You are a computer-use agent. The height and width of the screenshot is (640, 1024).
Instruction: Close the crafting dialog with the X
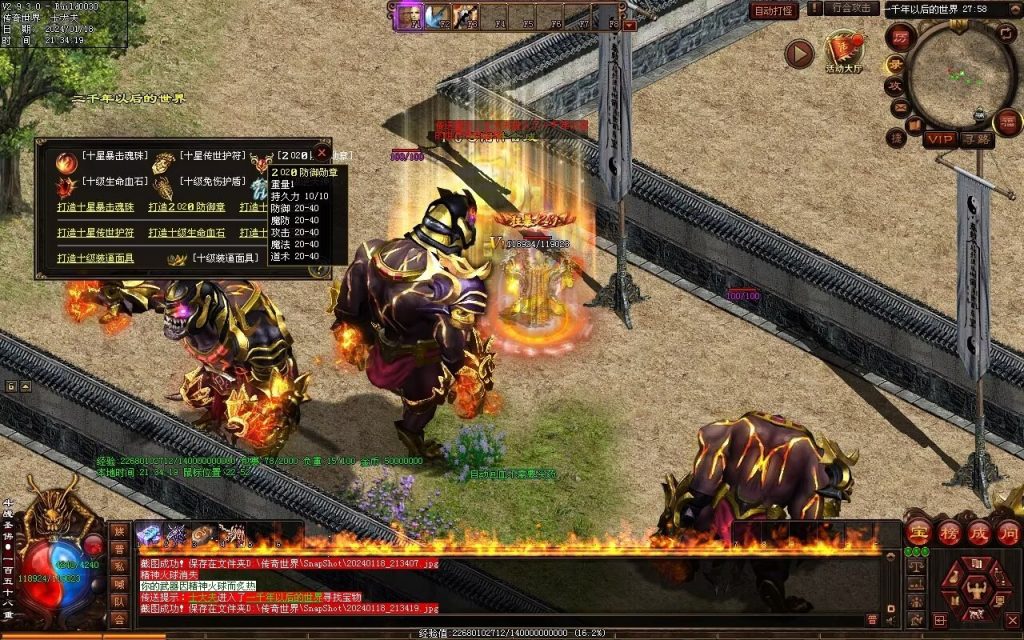tap(321, 153)
